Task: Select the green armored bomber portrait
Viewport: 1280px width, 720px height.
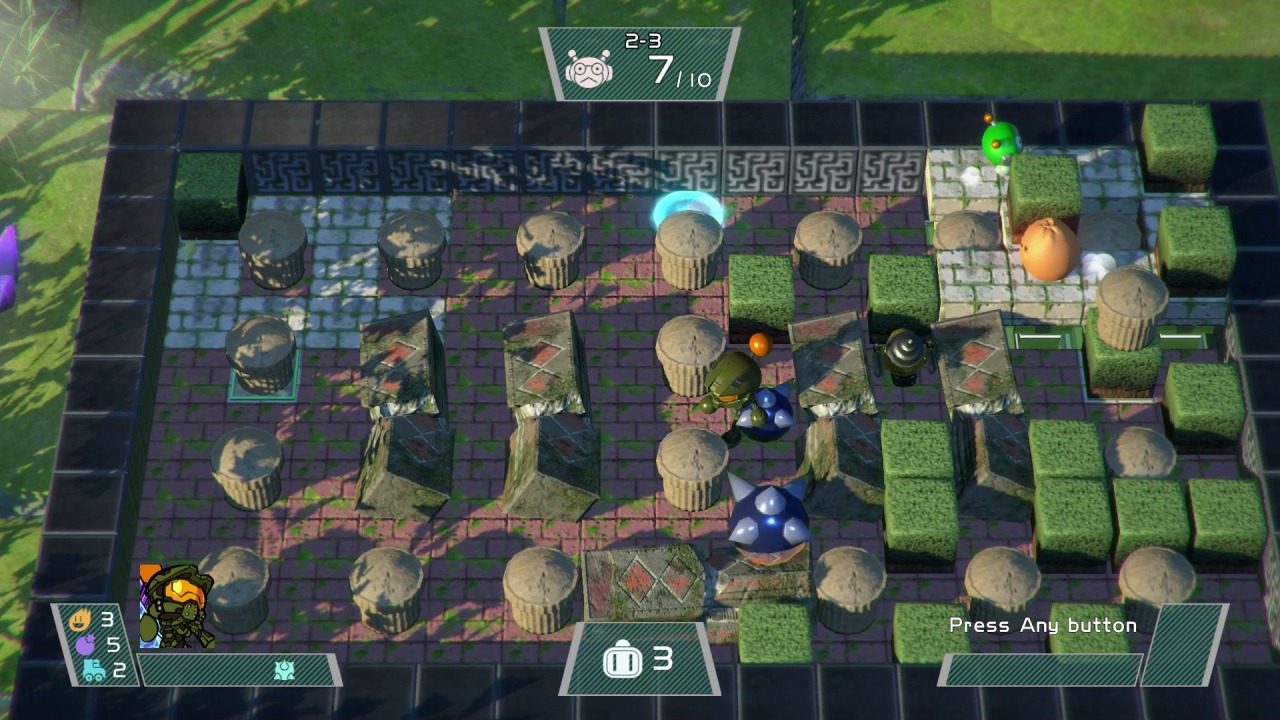Action: pyautogui.click(x=177, y=606)
